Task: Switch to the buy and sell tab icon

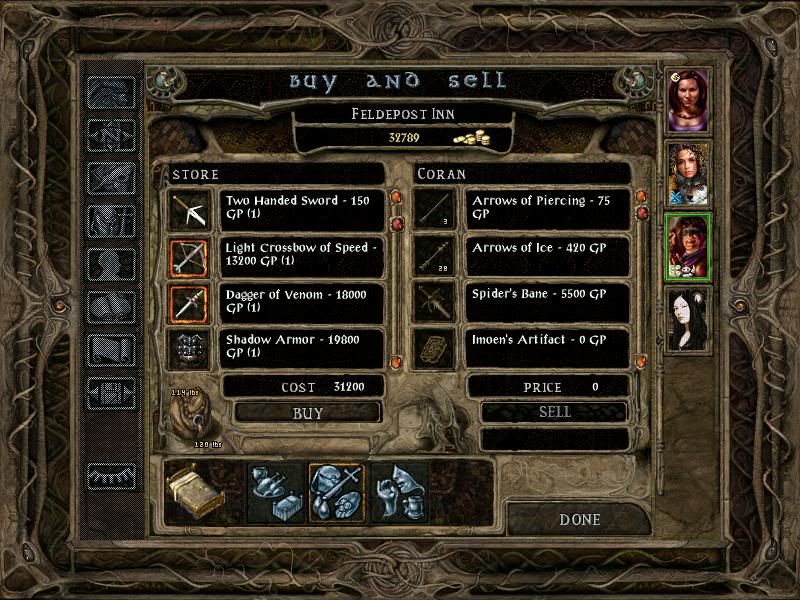Action: click(x=337, y=492)
